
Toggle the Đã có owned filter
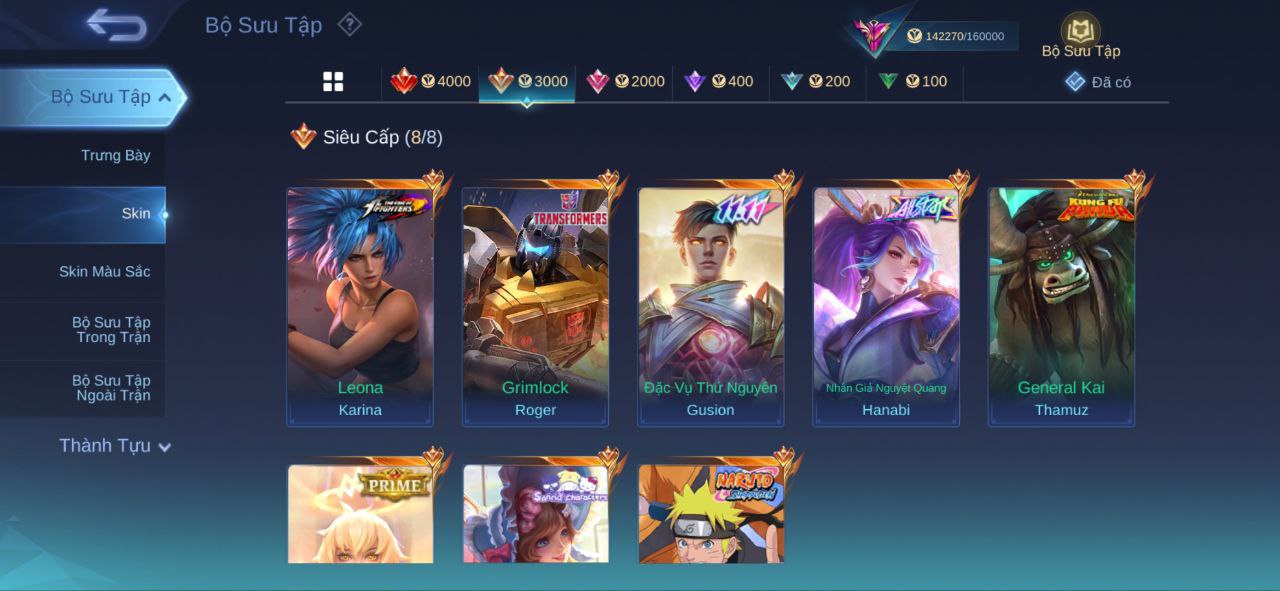tap(1098, 82)
